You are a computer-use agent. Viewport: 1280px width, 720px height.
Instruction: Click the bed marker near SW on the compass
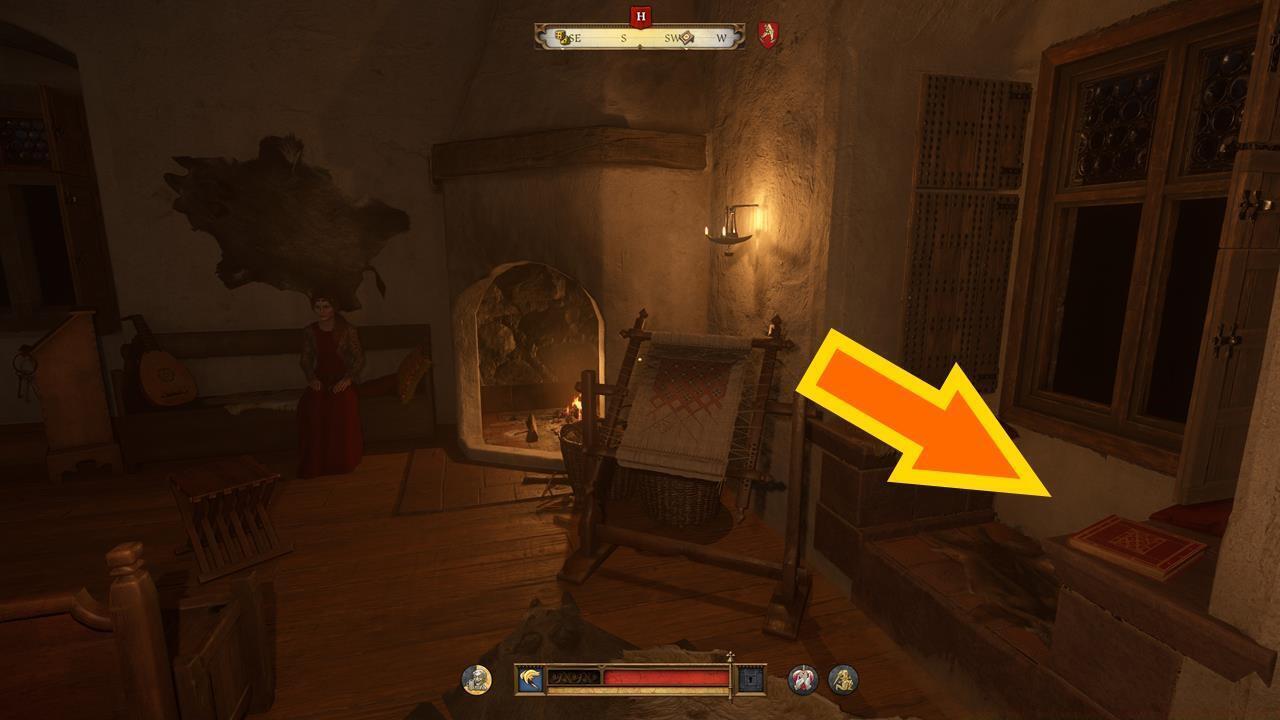coord(687,39)
